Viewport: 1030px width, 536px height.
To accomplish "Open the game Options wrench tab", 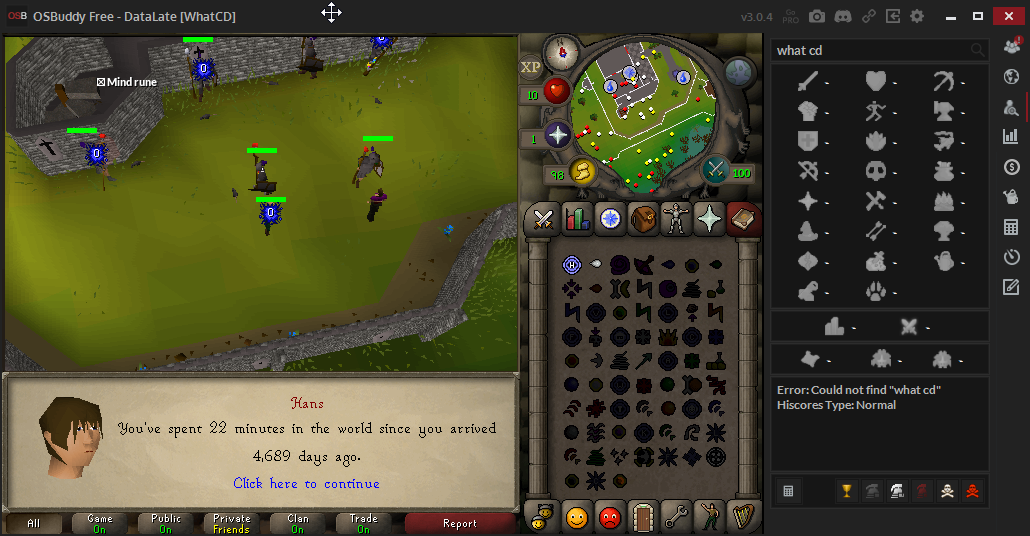I will coord(677,517).
